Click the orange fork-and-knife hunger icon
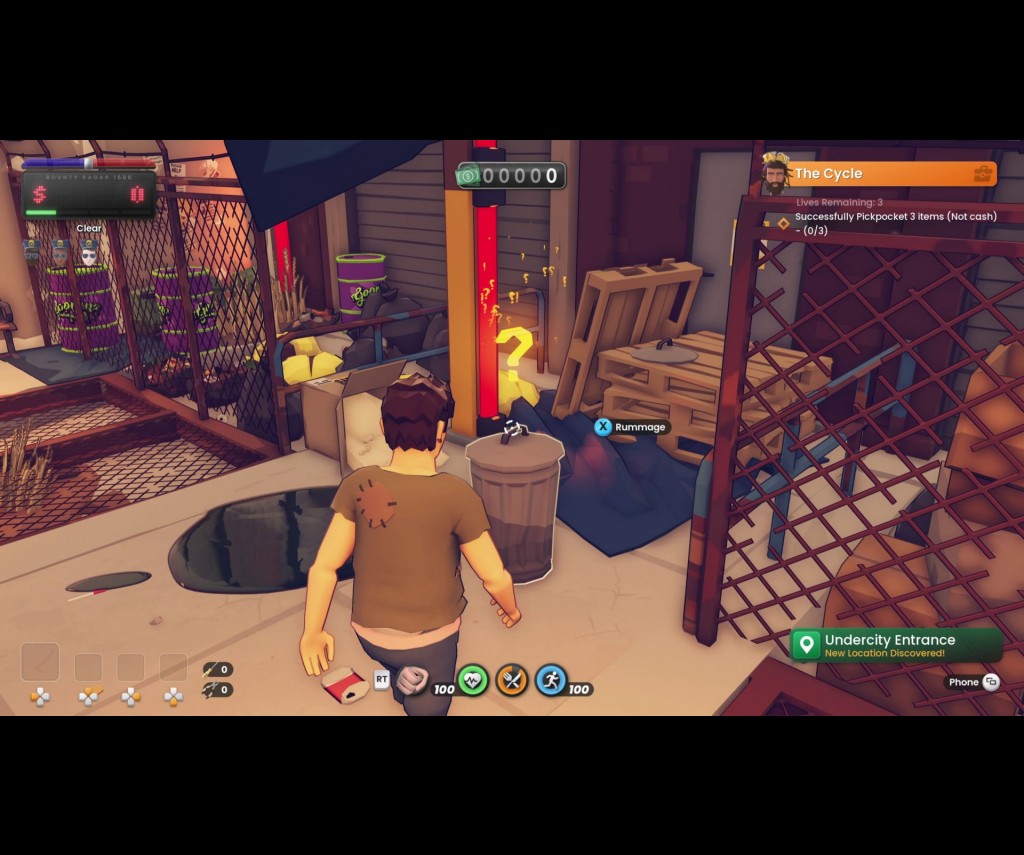 coord(512,680)
